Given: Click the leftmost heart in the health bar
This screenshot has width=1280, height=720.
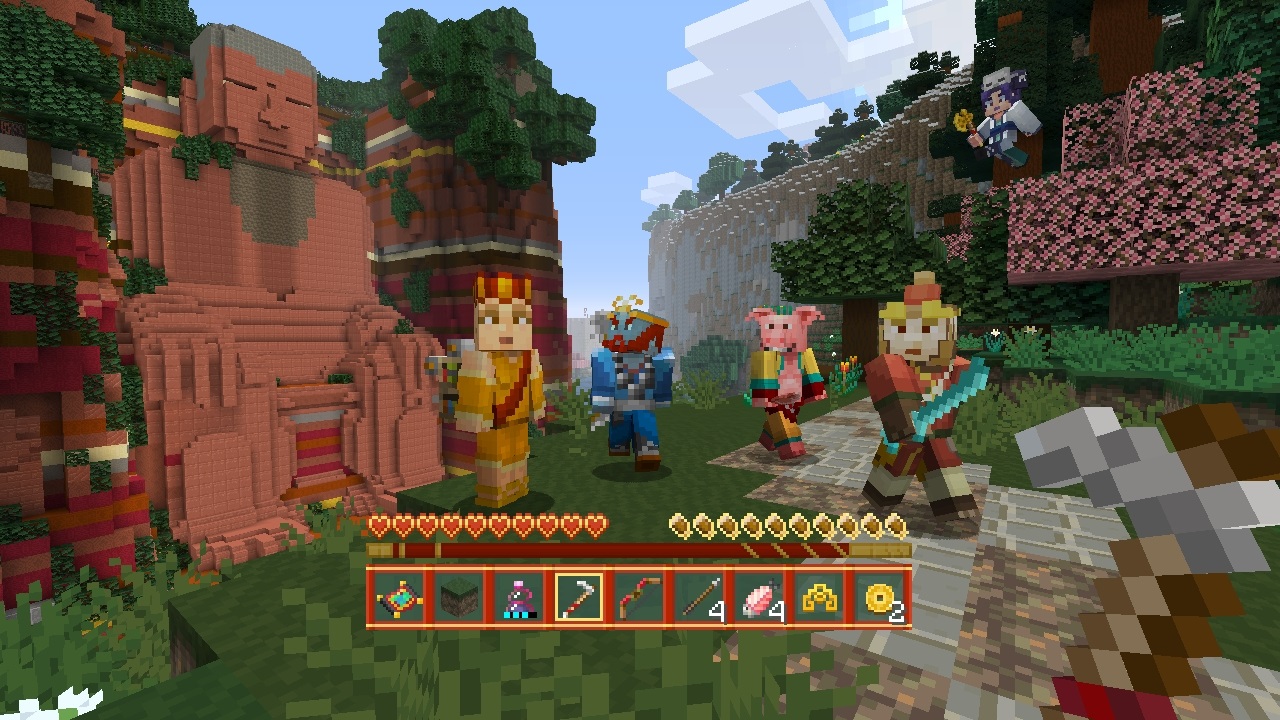Looking at the screenshot, I should point(378,523).
